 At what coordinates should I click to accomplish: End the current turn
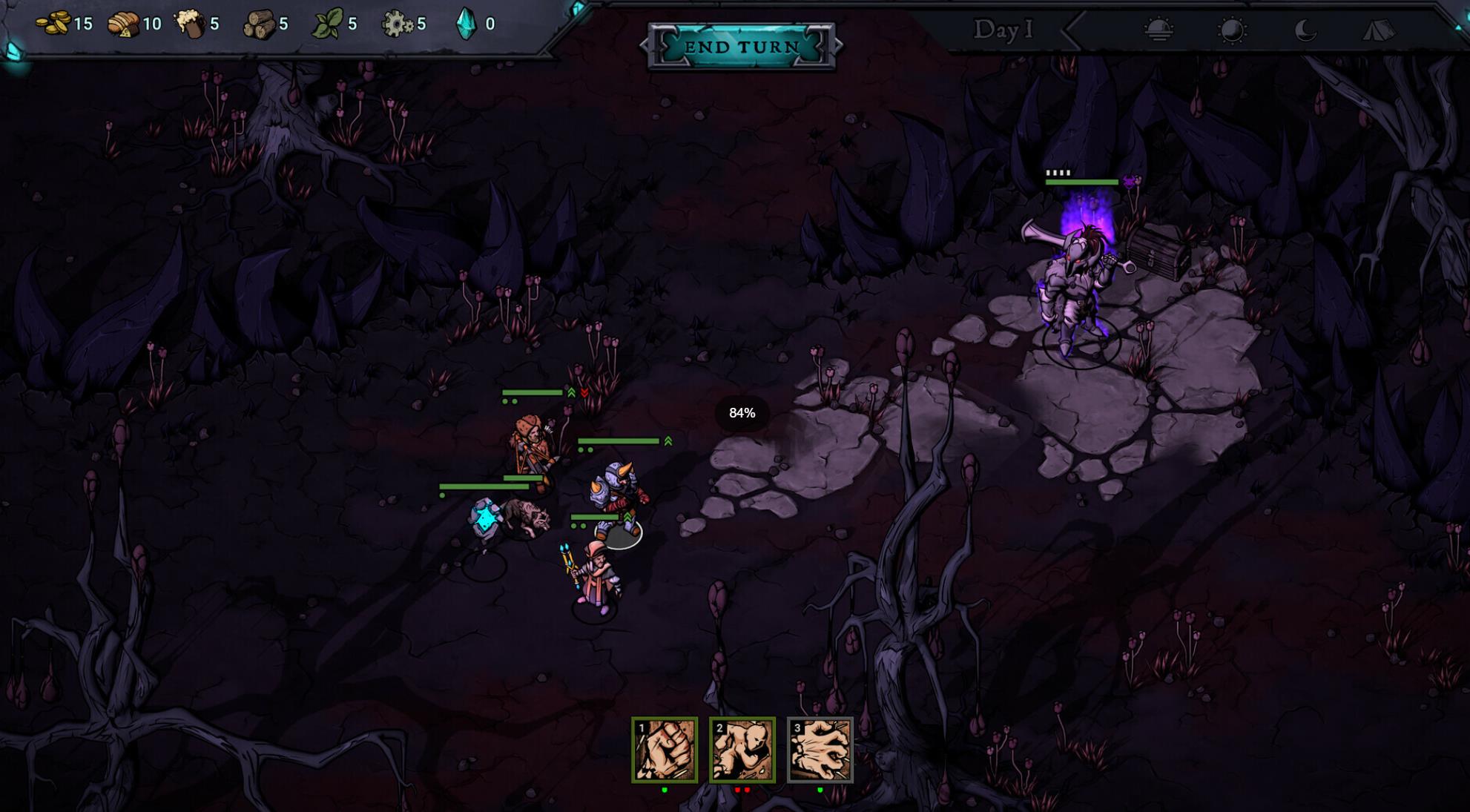pyautogui.click(x=741, y=47)
